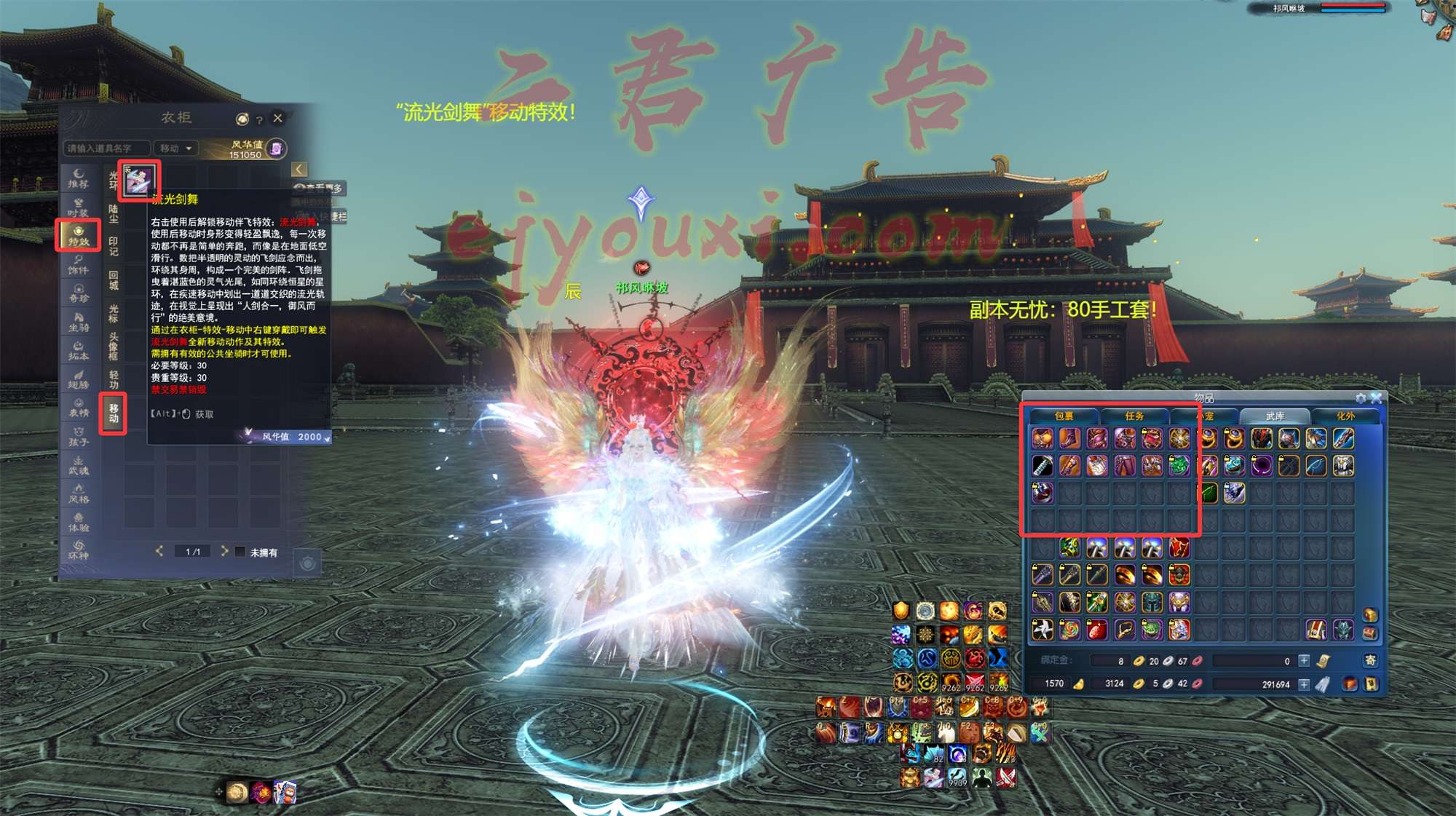Image resolution: width=1456 pixels, height=816 pixels.
Task: Select the 武库 armory tab
Action: pos(1275,416)
